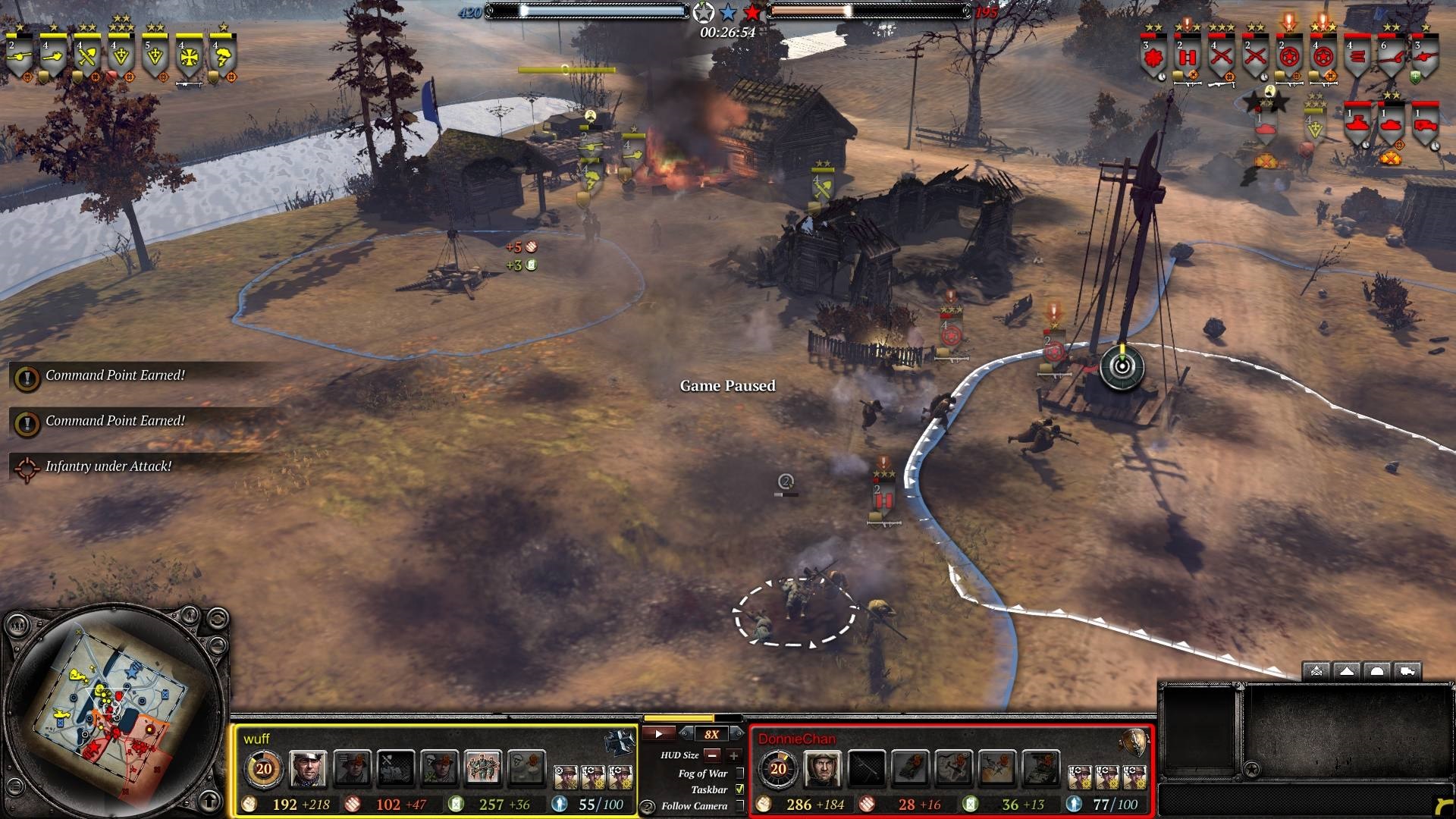Screen dimensions: 1456x819
Task: Click the menu list button beside minimap
Action: click(16, 787)
